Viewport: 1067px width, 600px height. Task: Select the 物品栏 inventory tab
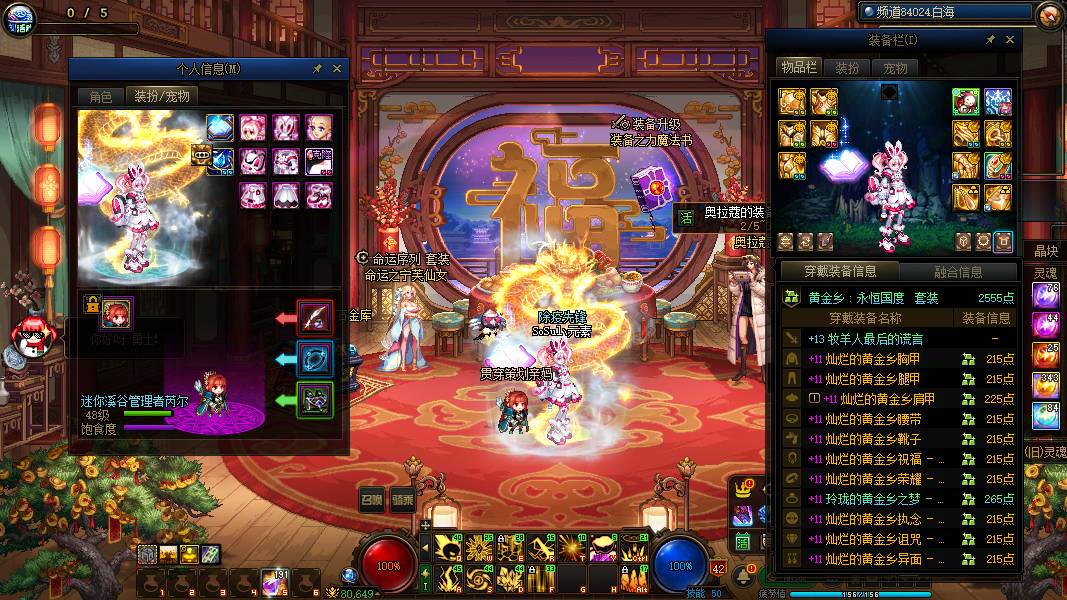(x=799, y=67)
